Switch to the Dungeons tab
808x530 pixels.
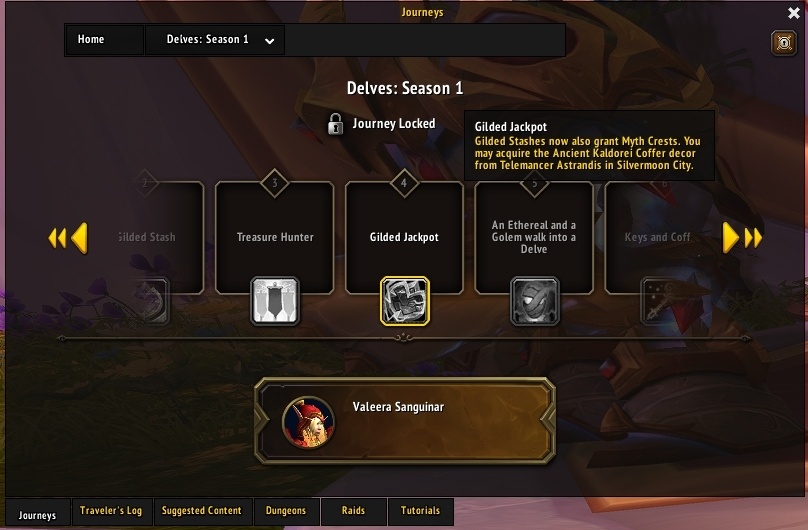(286, 511)
